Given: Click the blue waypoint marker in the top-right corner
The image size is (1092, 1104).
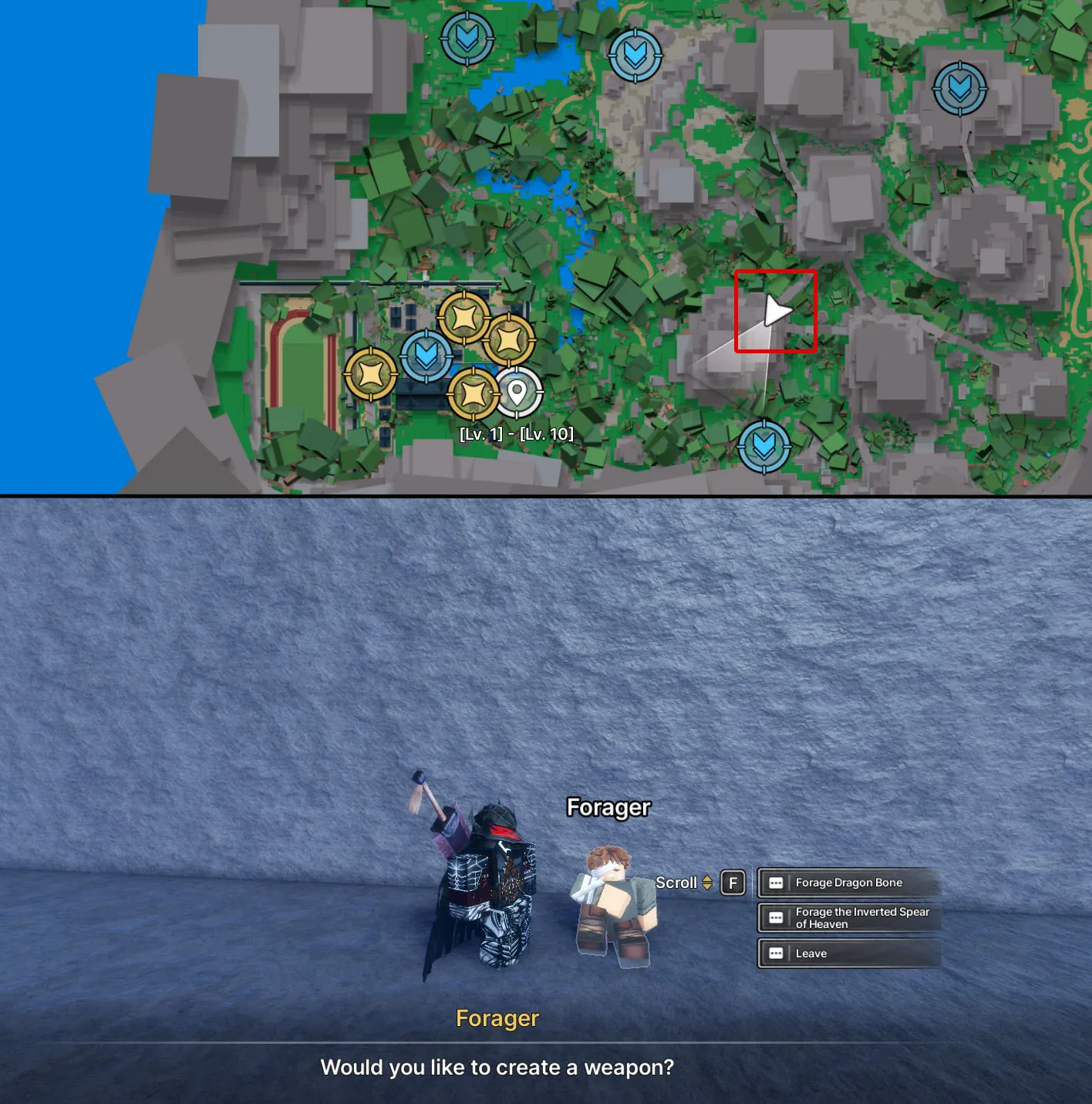Looking at the screenshot, I should tap(959, 90).
